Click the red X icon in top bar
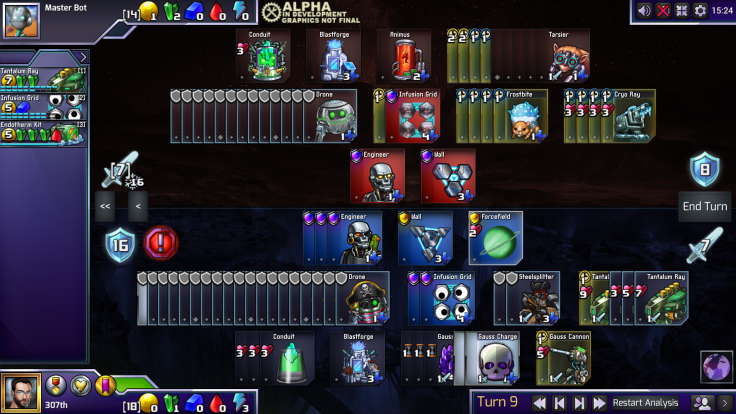 [x=663, y=10]
